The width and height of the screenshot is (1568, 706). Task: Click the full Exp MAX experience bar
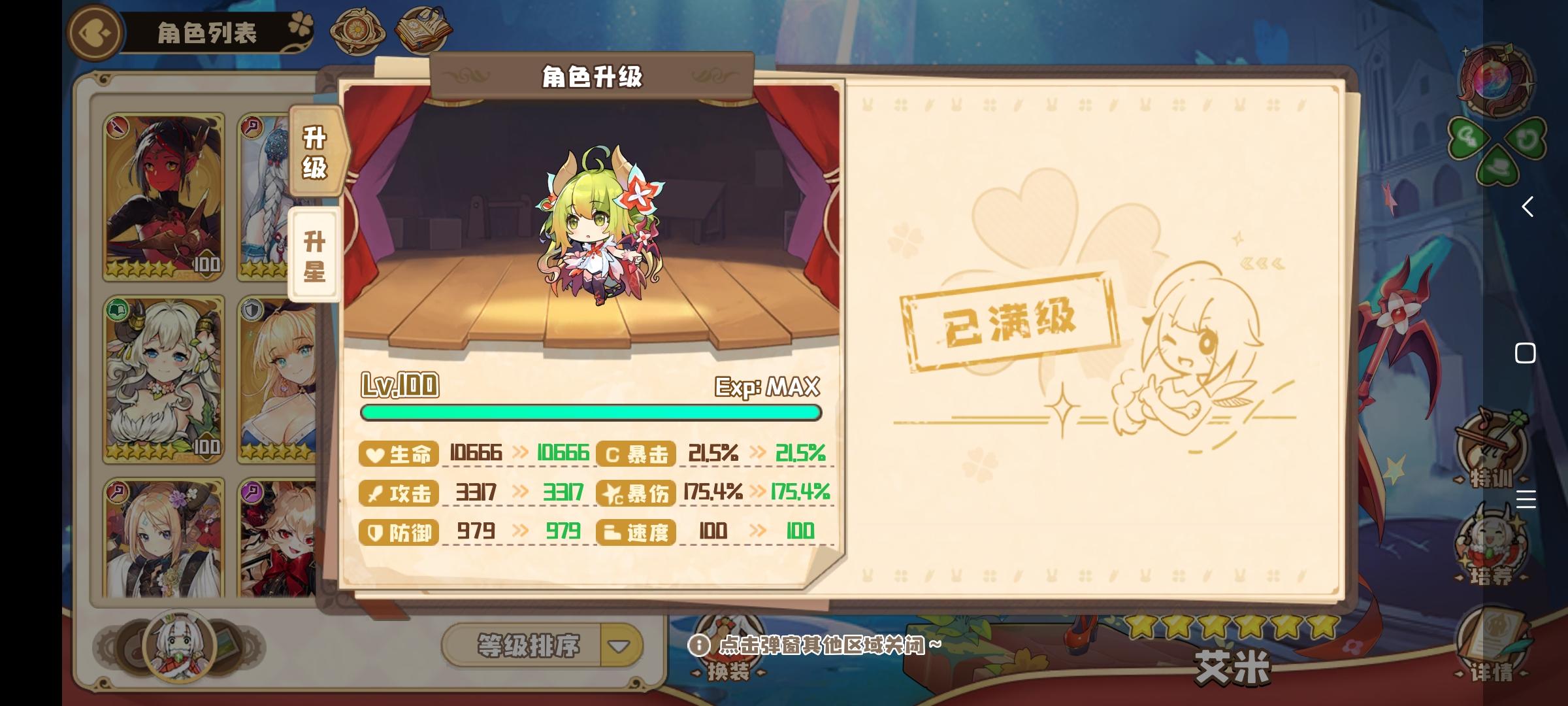point(591,412)
